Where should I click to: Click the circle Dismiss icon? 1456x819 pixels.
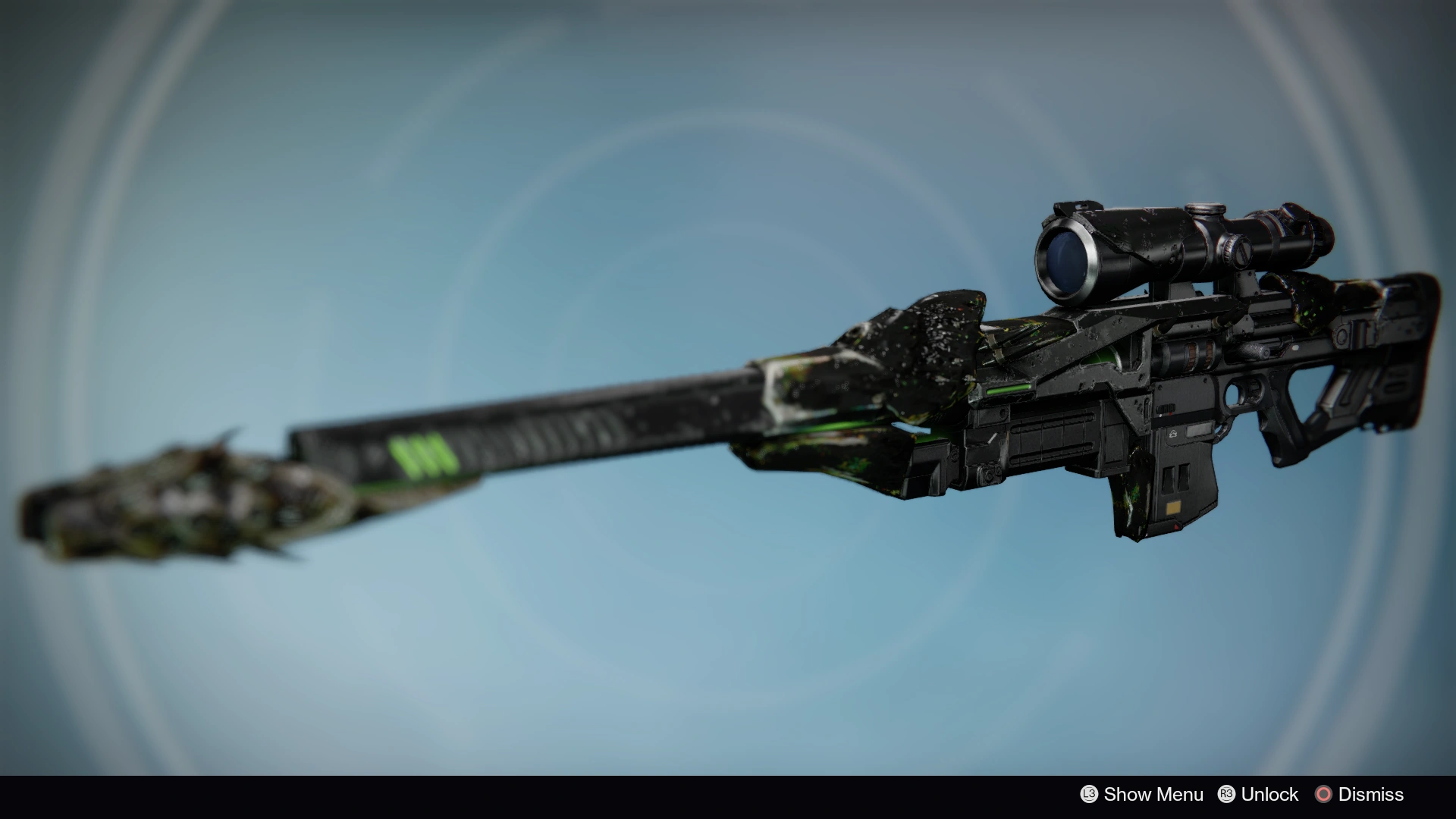[x=1325, y=795]
